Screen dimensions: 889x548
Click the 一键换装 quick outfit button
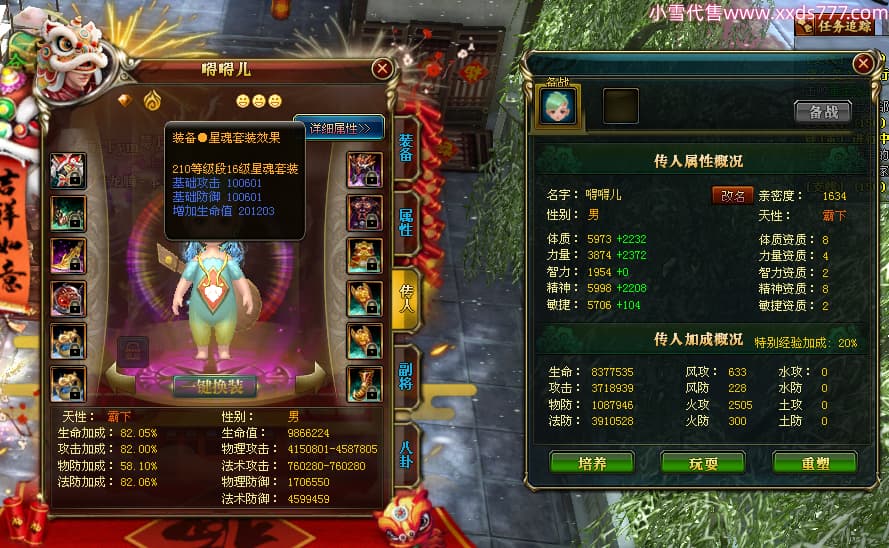[x=215, y=386]
